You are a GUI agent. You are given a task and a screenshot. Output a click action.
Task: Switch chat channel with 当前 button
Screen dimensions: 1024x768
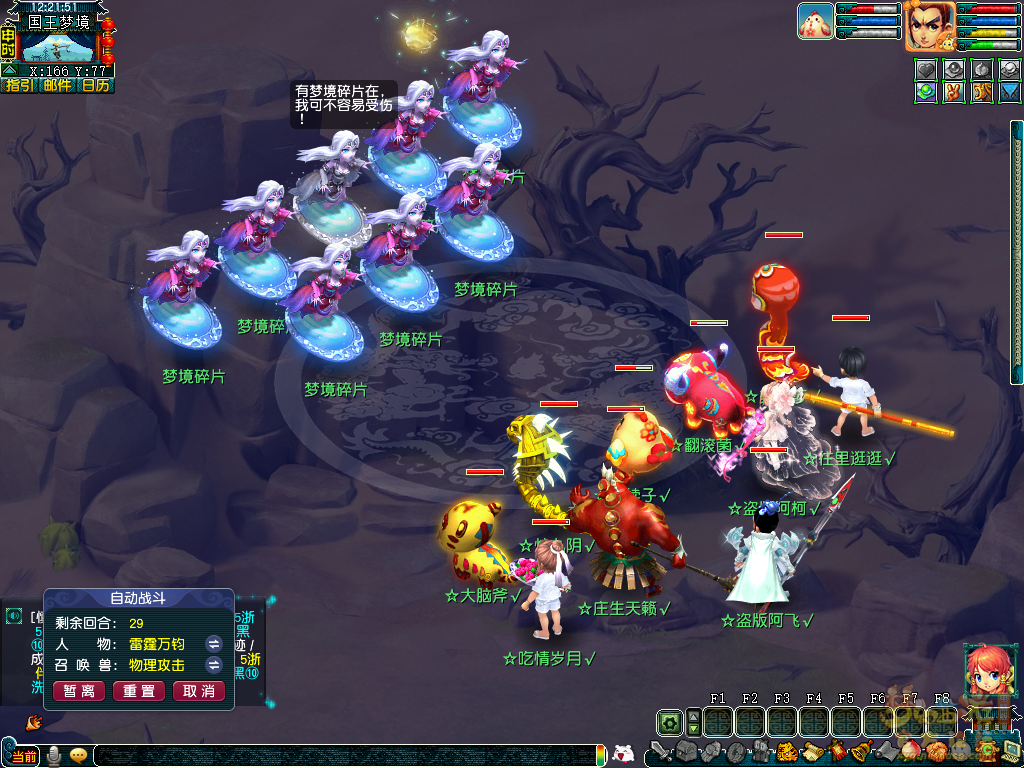pyautogui.click(x=22, y=756)
